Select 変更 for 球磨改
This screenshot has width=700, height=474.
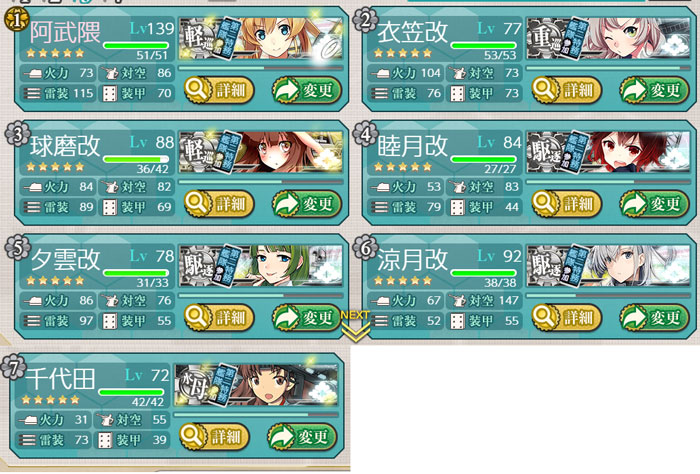coord(306,203)
